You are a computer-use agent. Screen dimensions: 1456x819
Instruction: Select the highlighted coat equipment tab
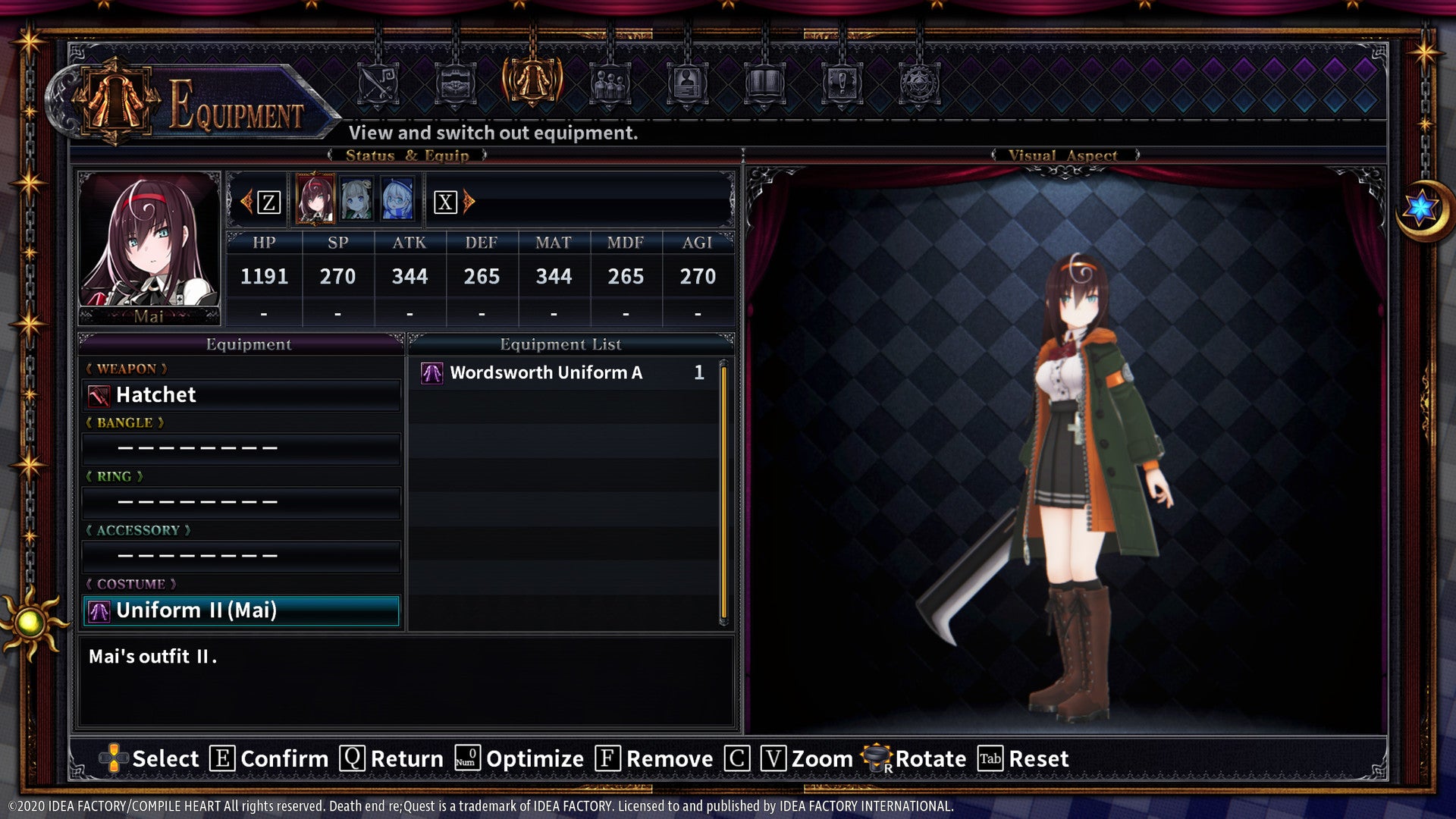(x=532, y=82)
